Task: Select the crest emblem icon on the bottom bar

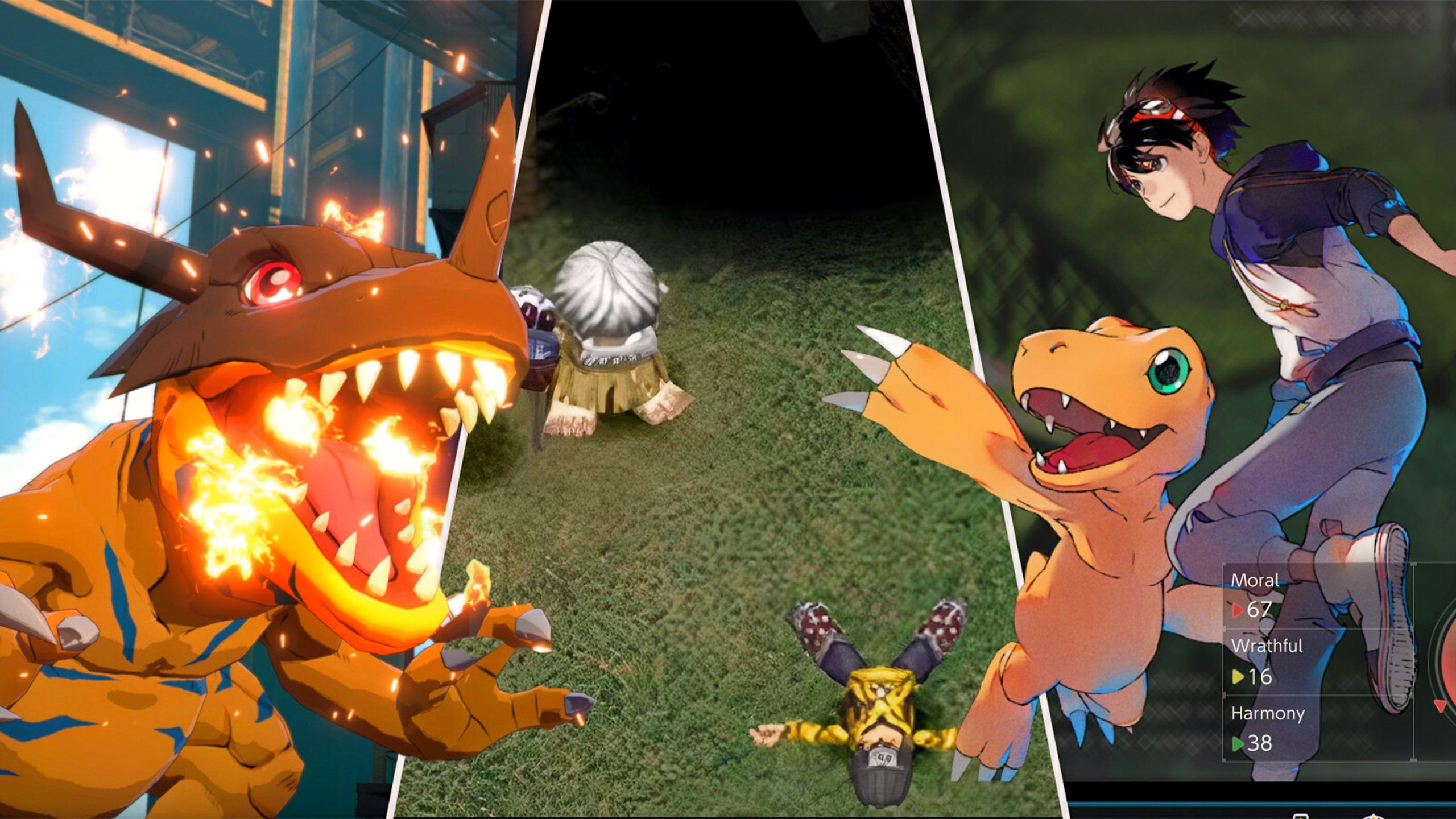Action: pyautogui.click(x=1374, y=817)
